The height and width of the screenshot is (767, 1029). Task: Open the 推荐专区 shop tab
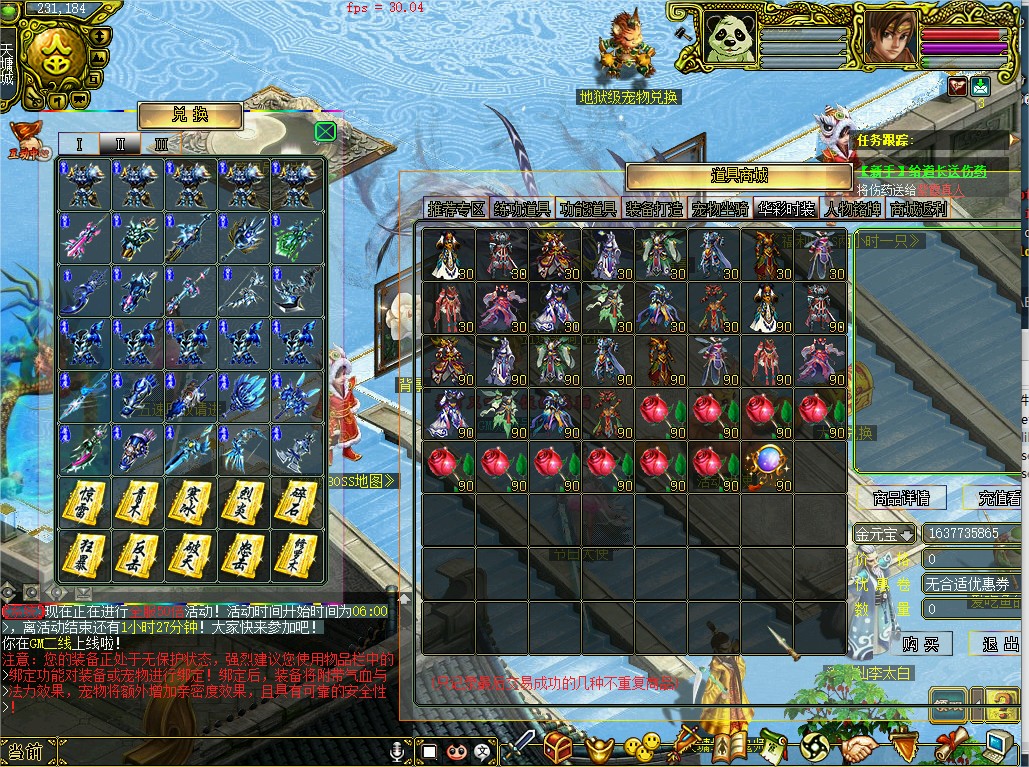455,209
